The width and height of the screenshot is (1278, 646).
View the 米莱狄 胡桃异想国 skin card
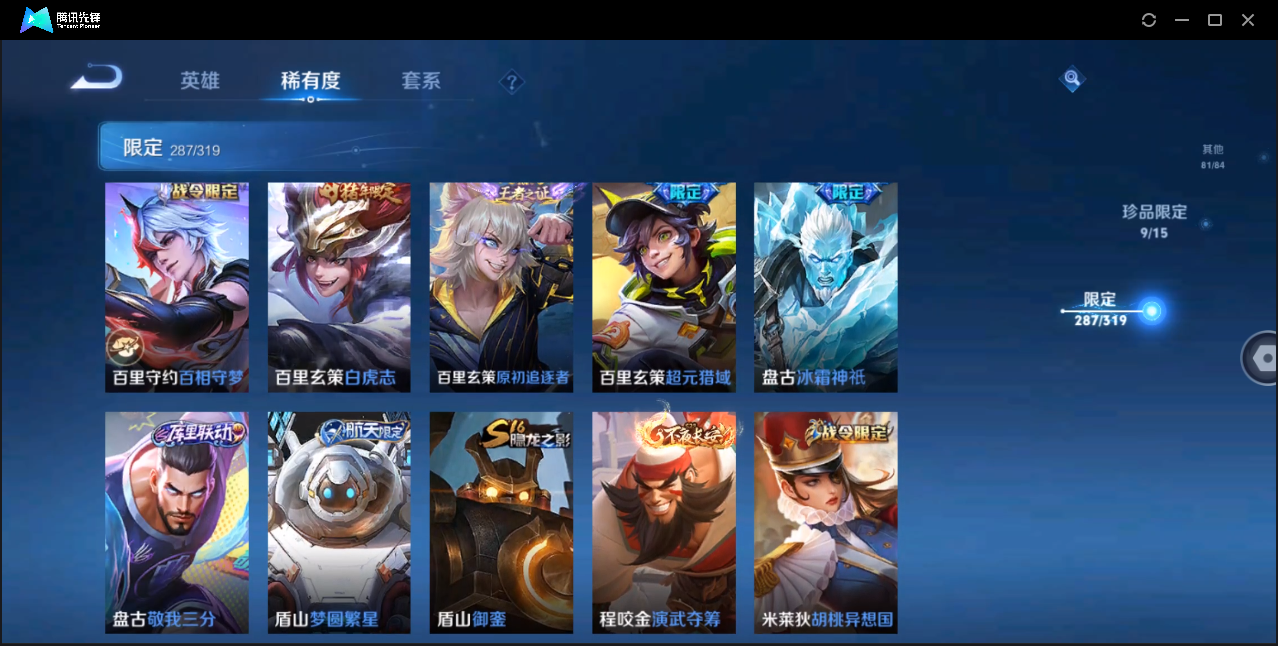[825, 522]
